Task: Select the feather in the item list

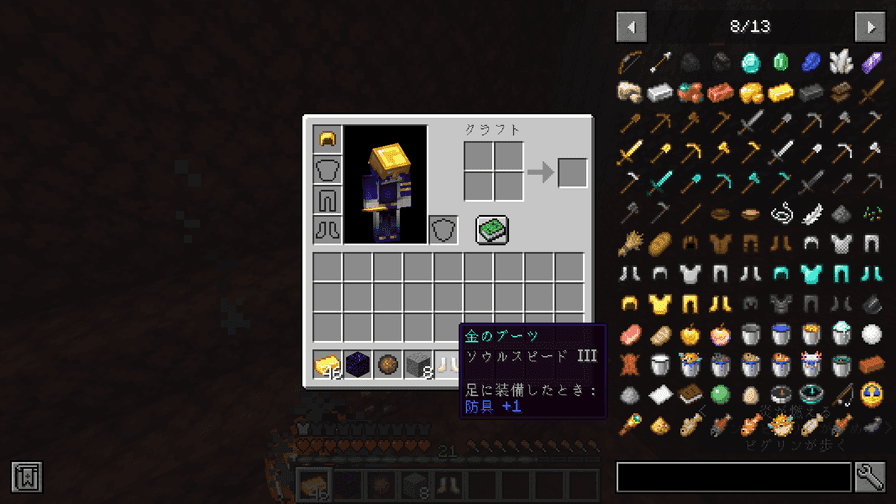Action: (810, 213)
